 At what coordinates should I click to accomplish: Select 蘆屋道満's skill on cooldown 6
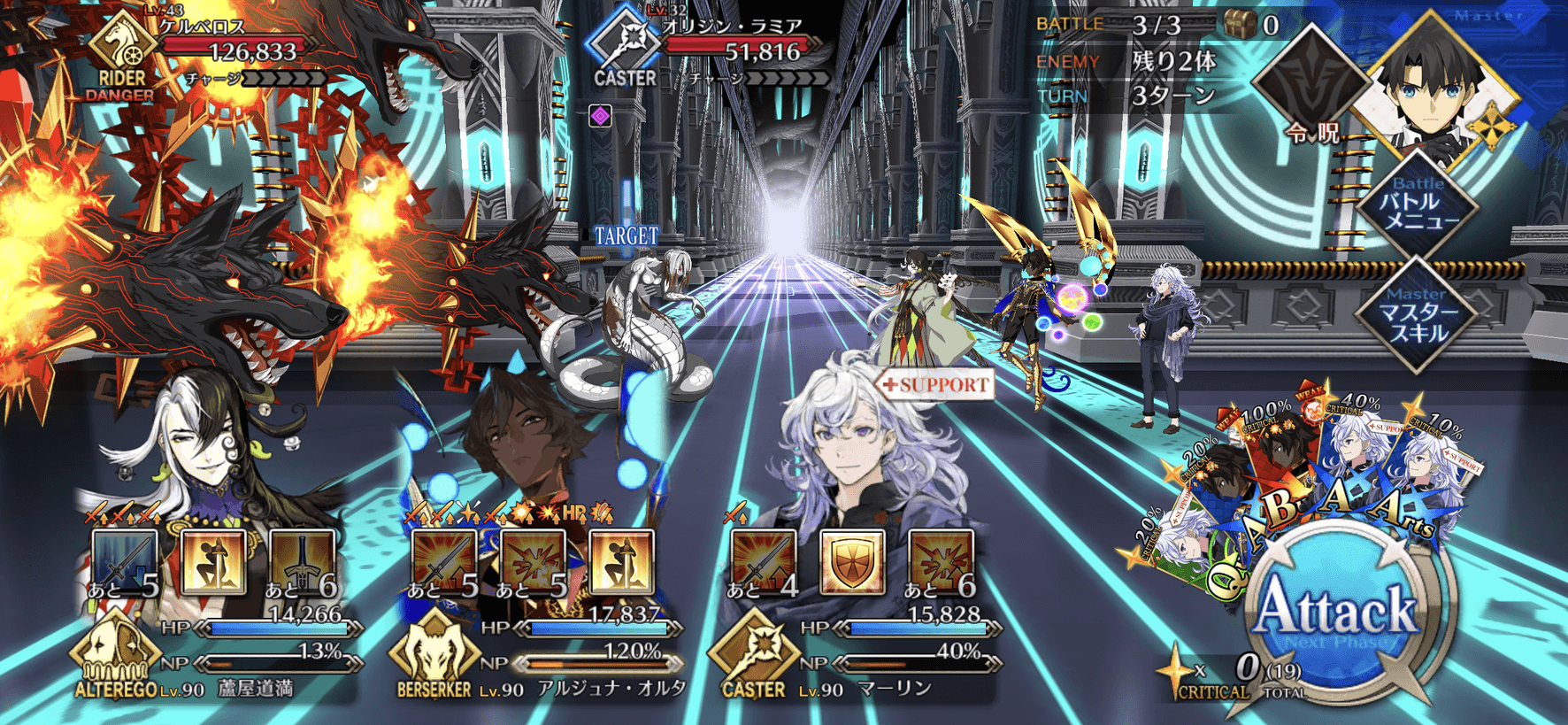tap(303, 563)
